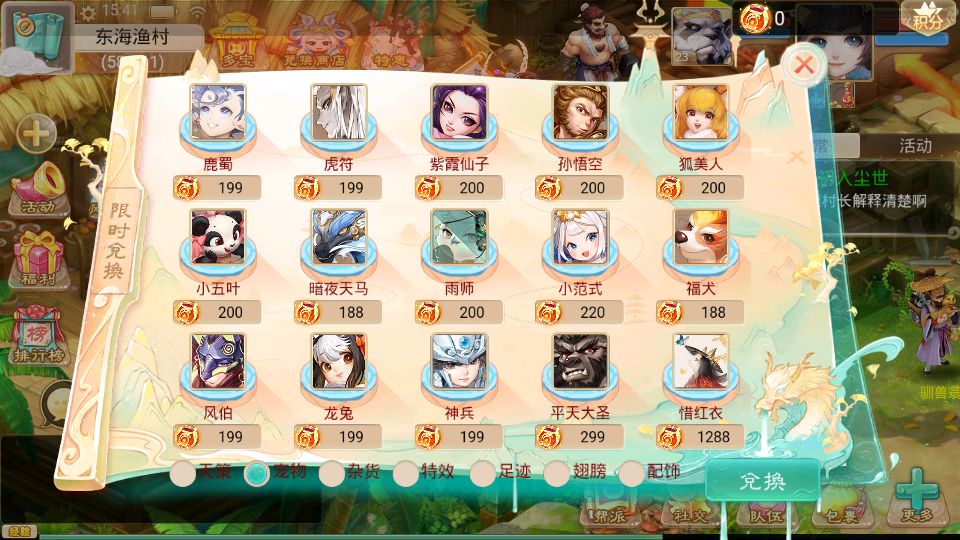Switch to the 翅膀 wings category
The height and width of the screenshot is (540, 960).
pos(557,474)
